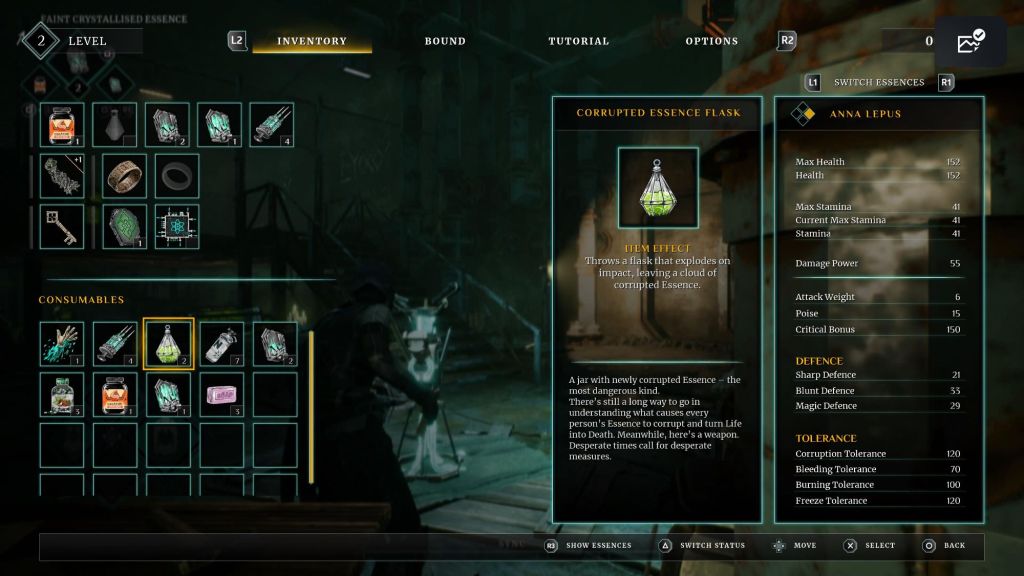
Task: Open the atom circuit chip slot
Action: [x=177, y=226]
